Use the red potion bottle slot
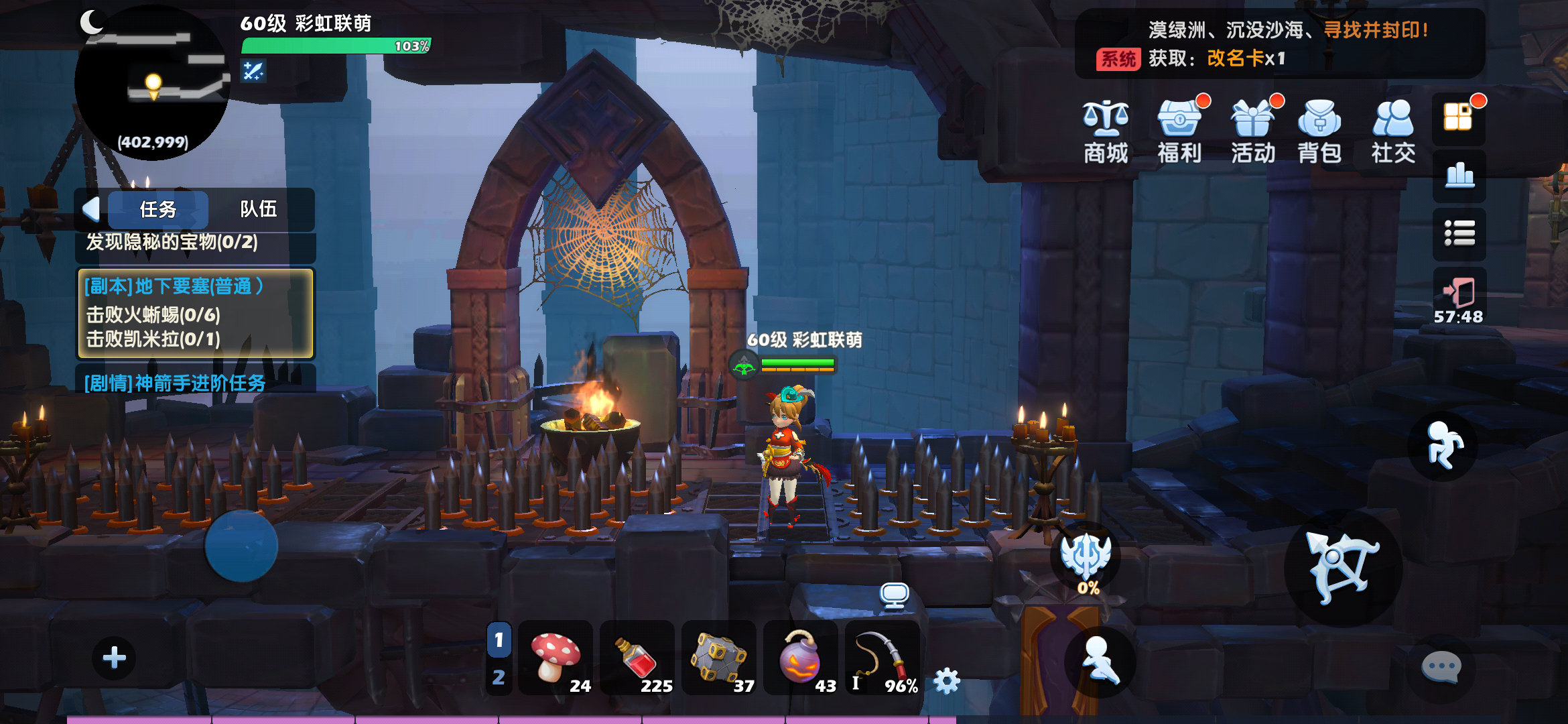The width and height of the screenshot is (1568, 724). coord(637,658)
